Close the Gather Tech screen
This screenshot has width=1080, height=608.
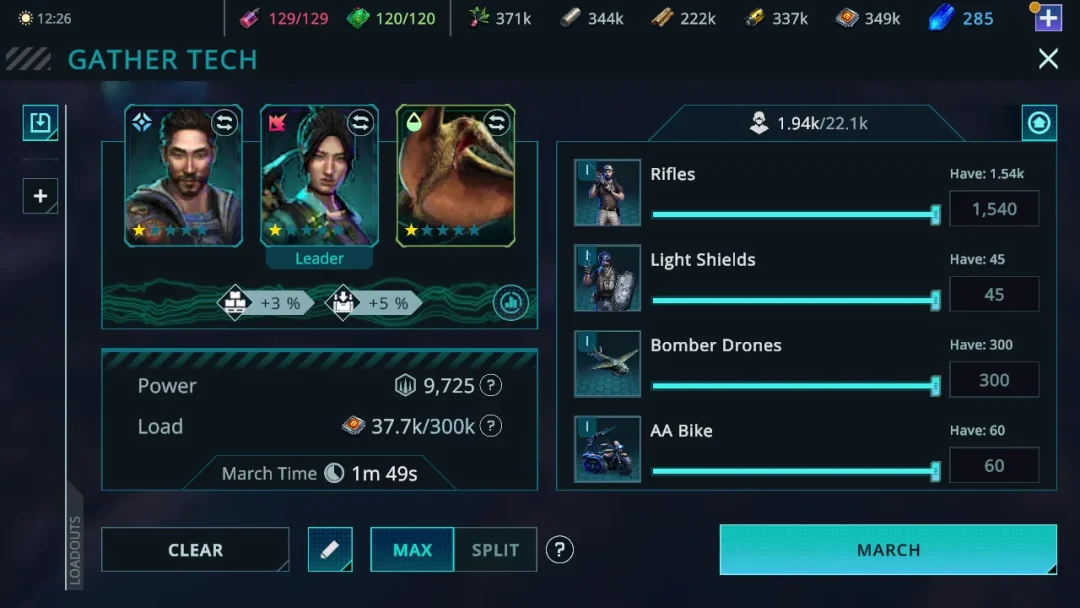[1047, 59]
